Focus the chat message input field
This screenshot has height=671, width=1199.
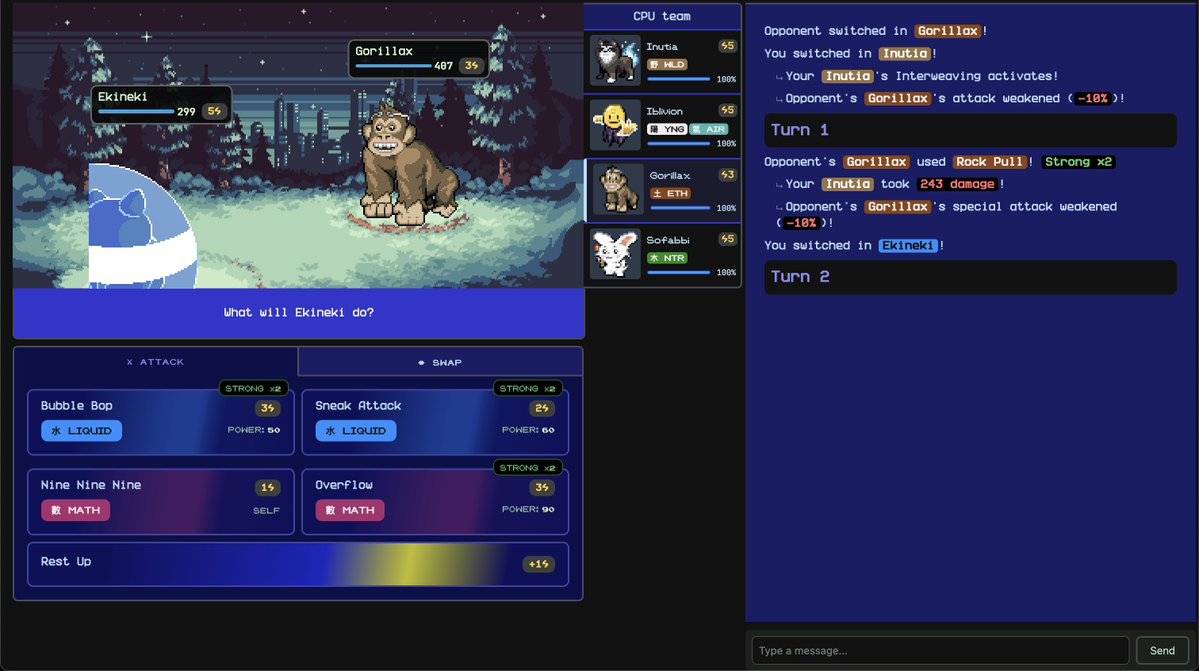(939, 651)
